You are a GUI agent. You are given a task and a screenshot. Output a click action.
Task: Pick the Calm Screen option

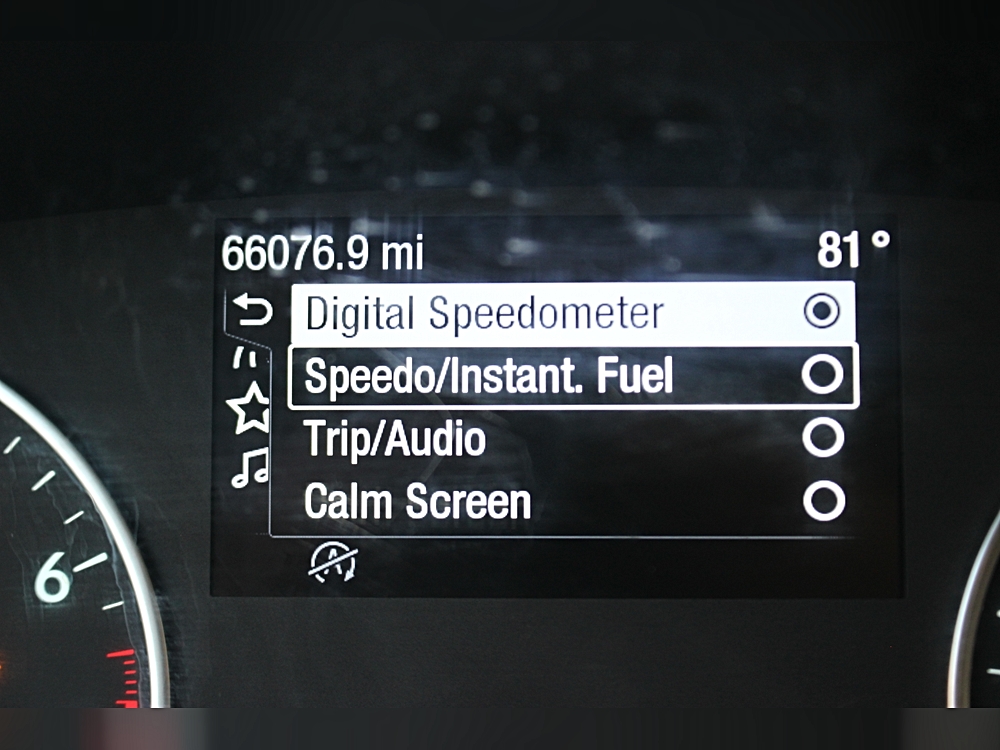417,502
